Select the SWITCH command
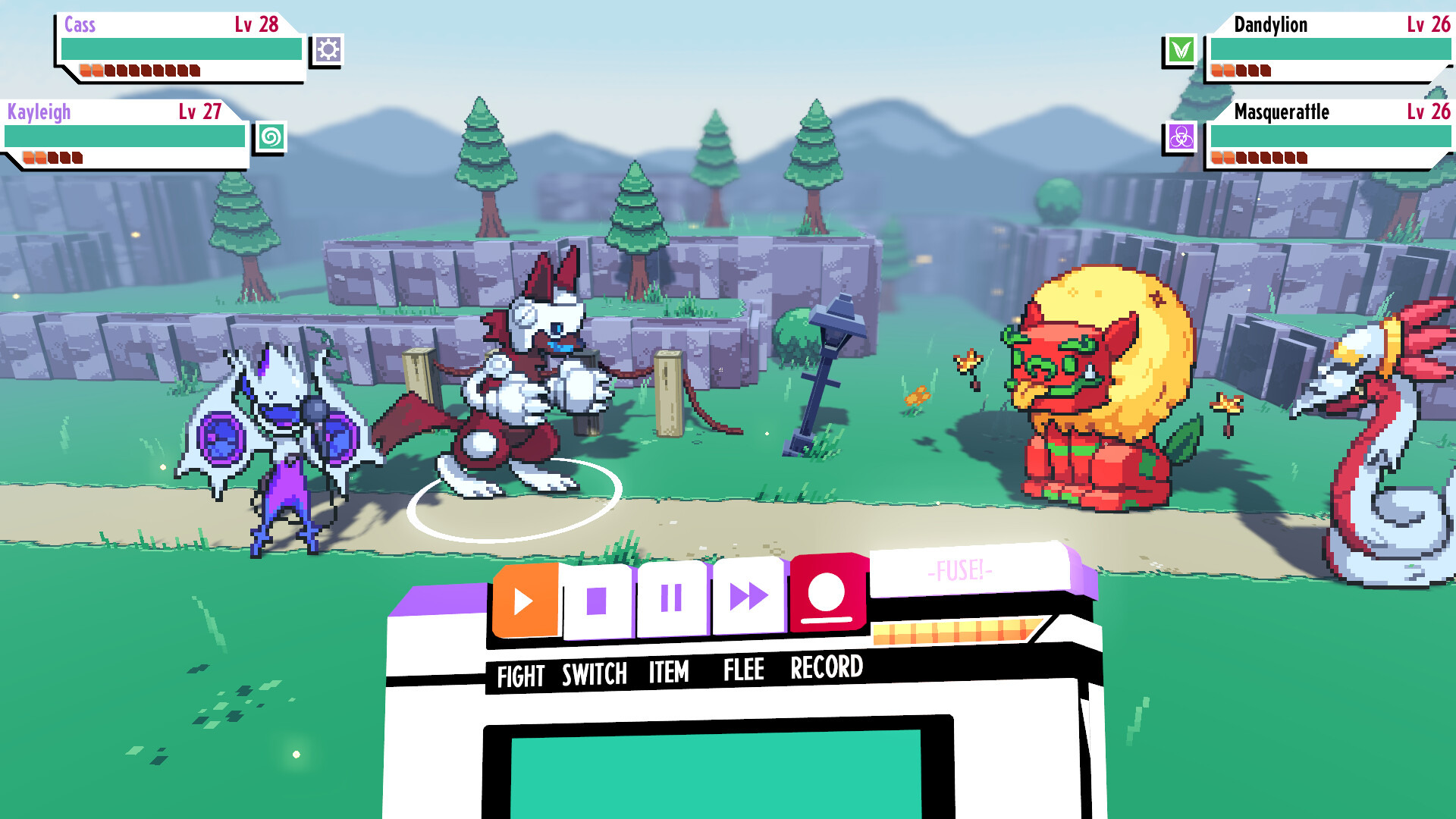Viewport: 1456px width, 819px height. [x=594, y=672]
